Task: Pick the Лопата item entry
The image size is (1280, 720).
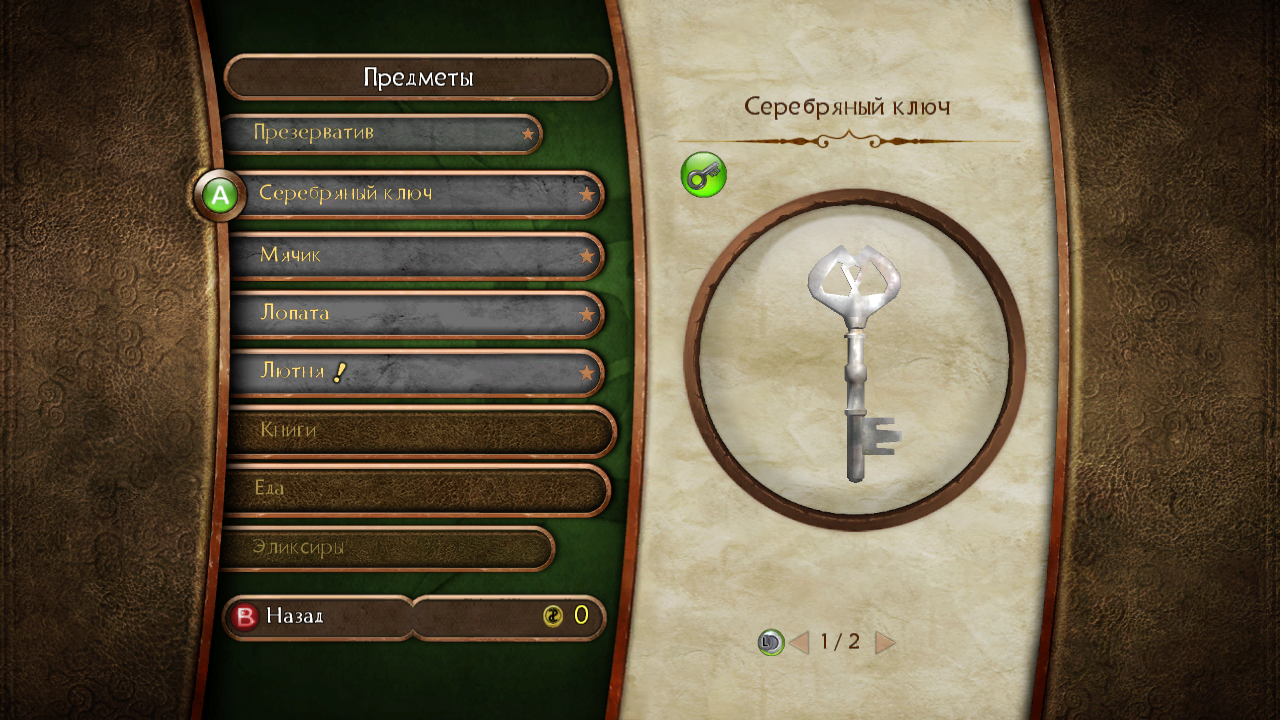Action: click(415, 314)
